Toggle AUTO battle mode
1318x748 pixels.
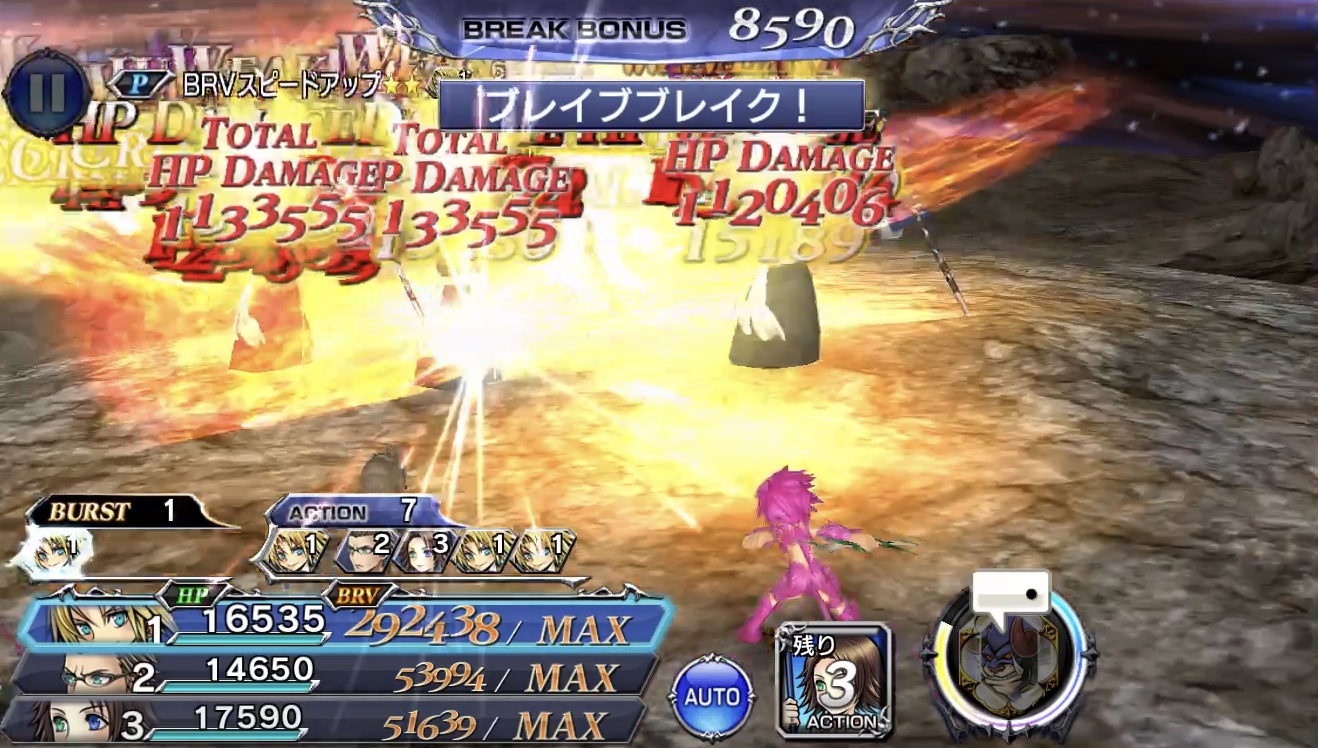pos(713,697)
